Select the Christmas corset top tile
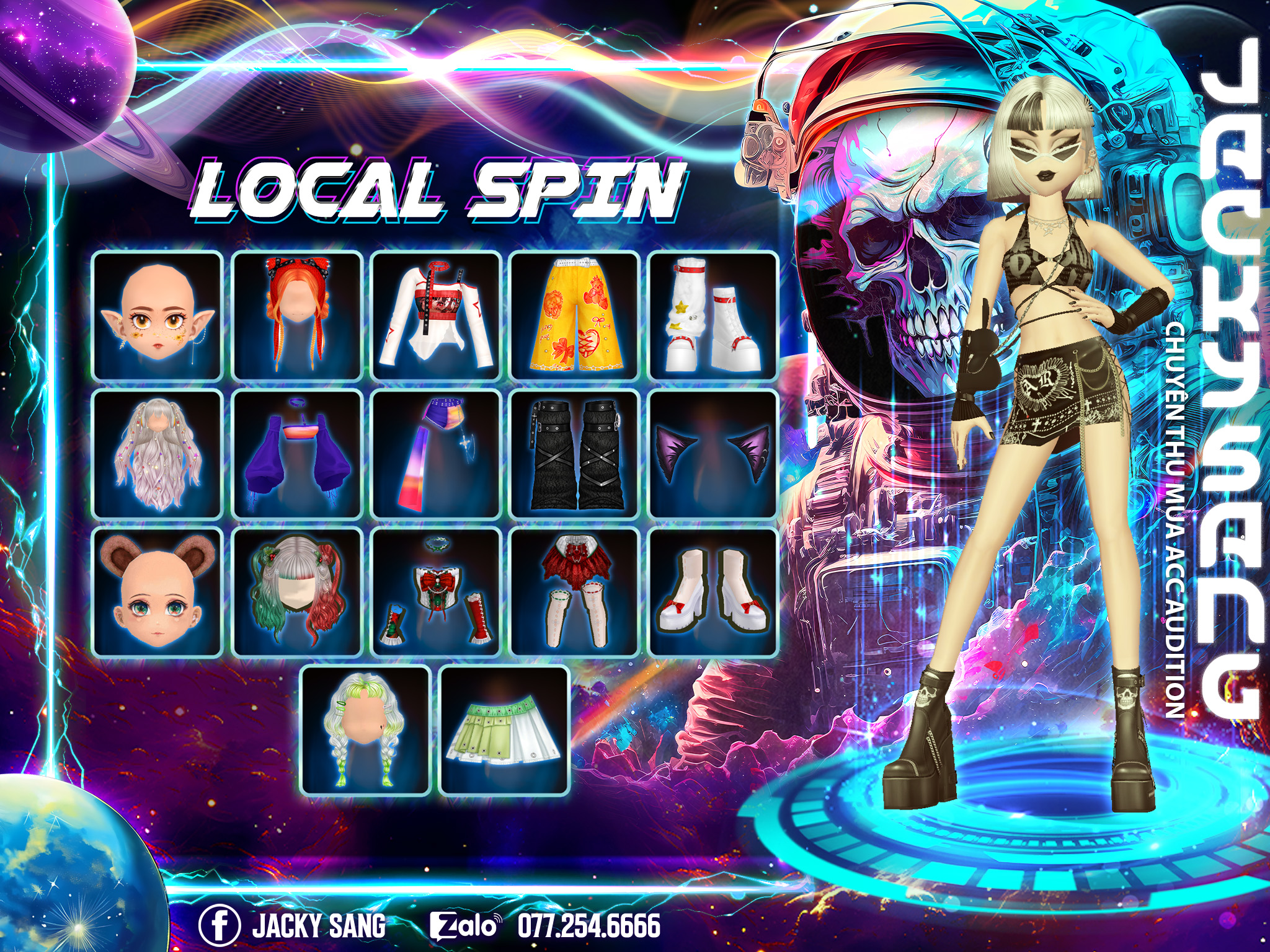 pyautogui.click(x=436, y=593)
